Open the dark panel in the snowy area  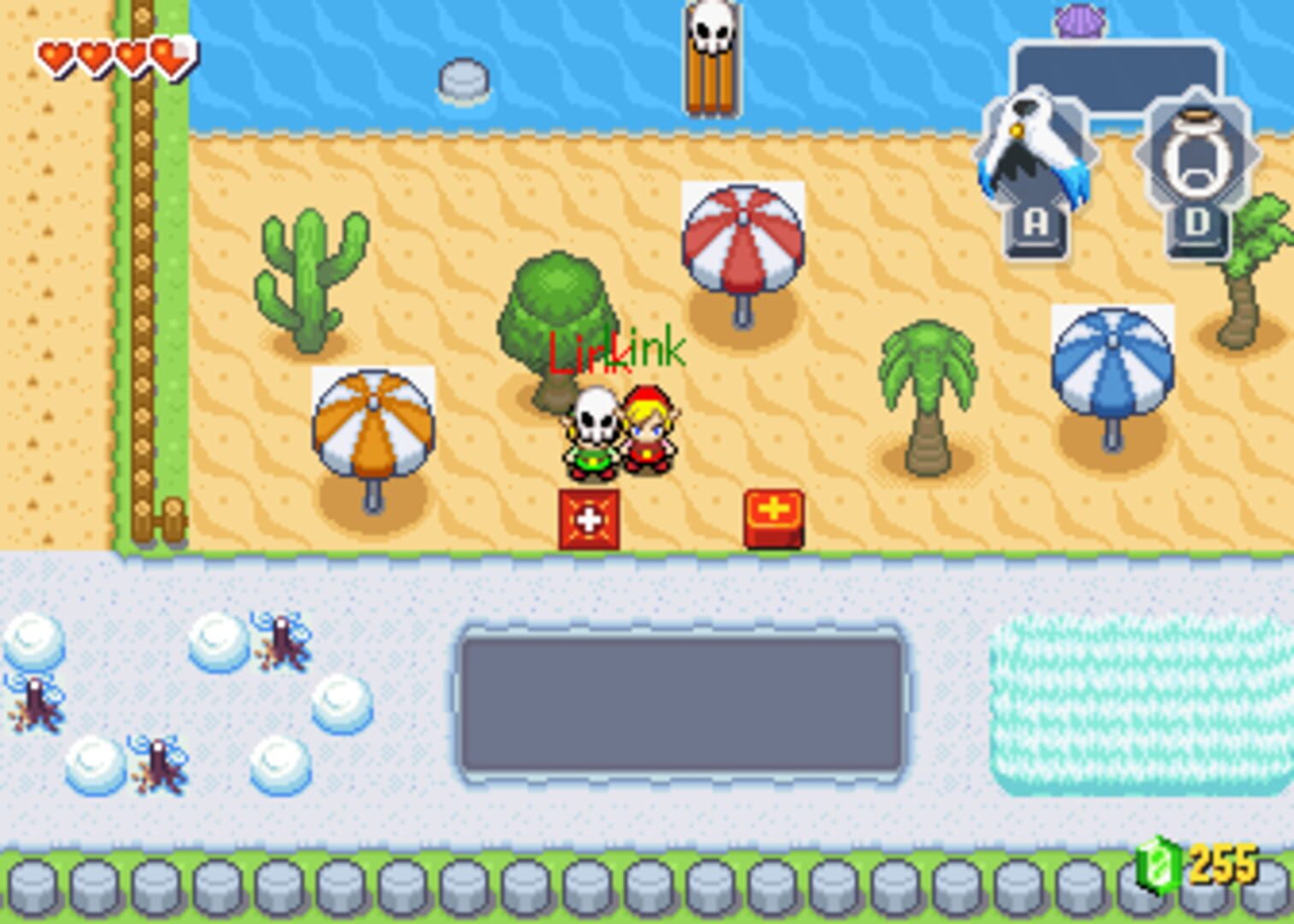point(685,700)
